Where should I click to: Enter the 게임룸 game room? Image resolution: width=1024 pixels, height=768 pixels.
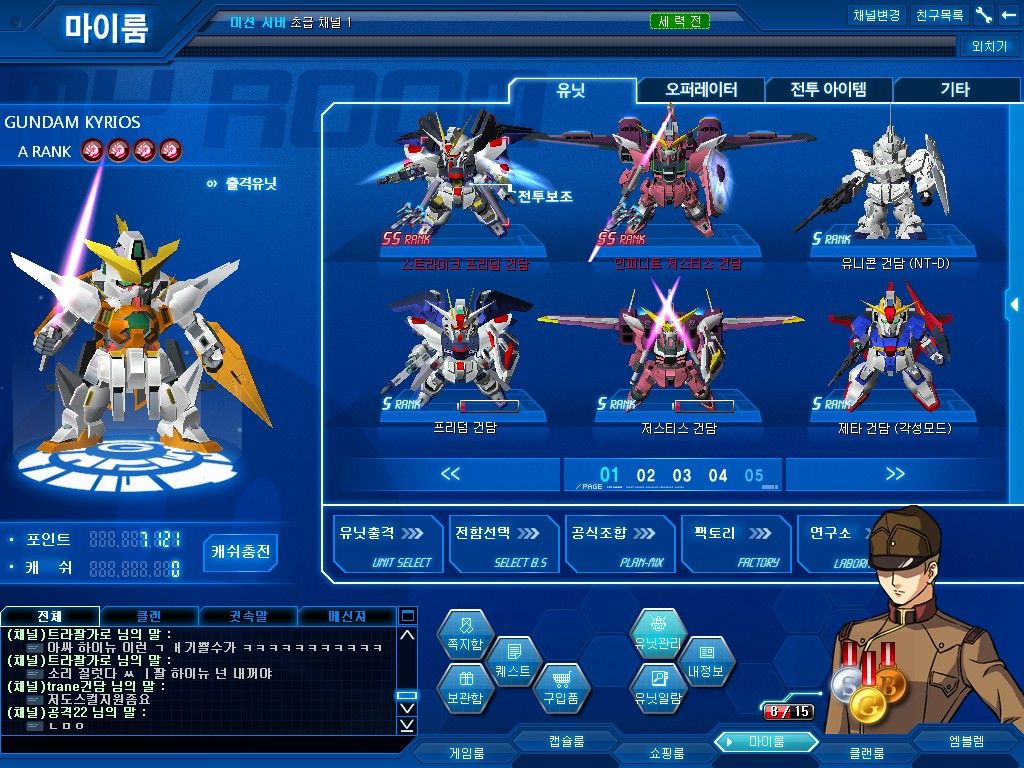pos(466,752)
